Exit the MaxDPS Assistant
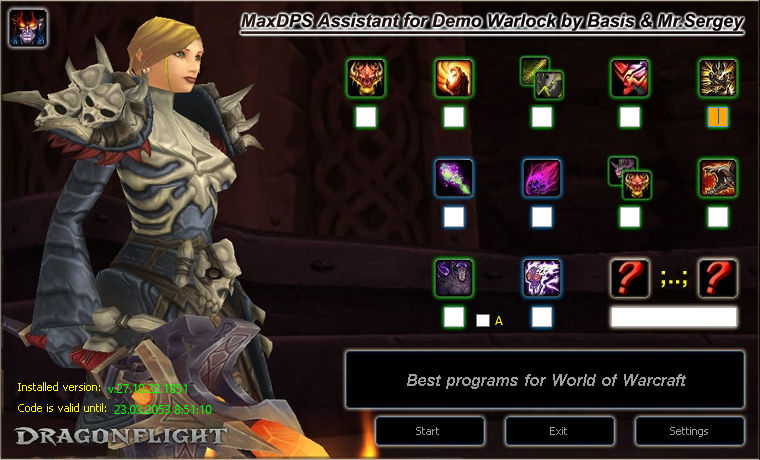Viewport: 760px width, 460px height. (559, 431)
